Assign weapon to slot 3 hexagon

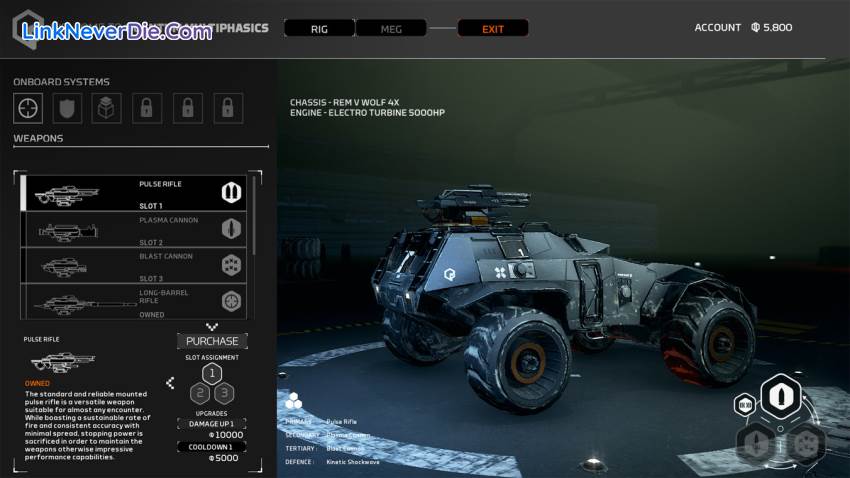tap(224, 393)
